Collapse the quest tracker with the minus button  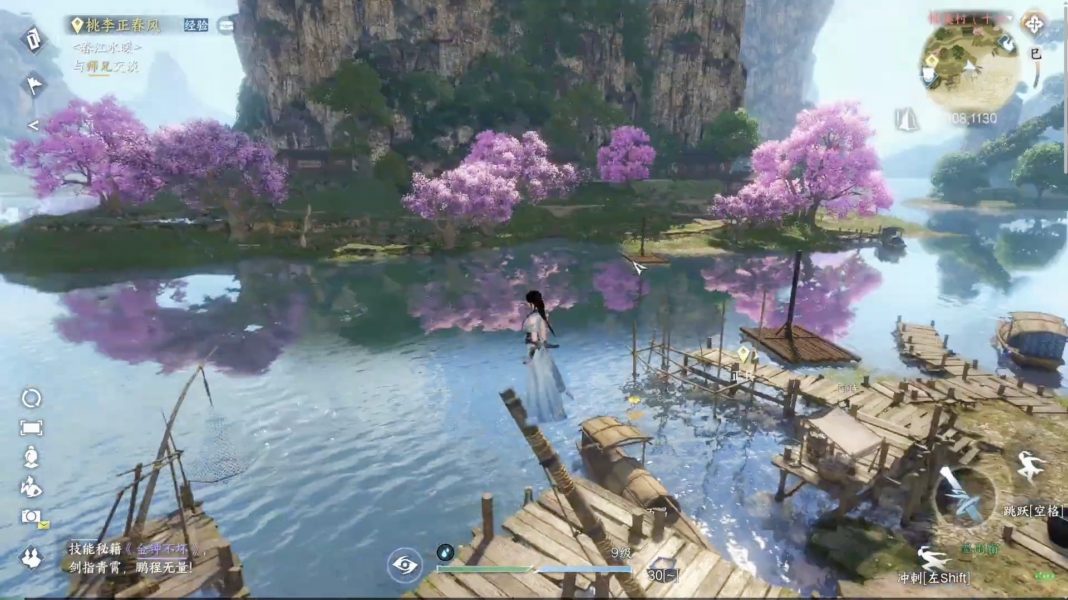[x=226, y=25]
